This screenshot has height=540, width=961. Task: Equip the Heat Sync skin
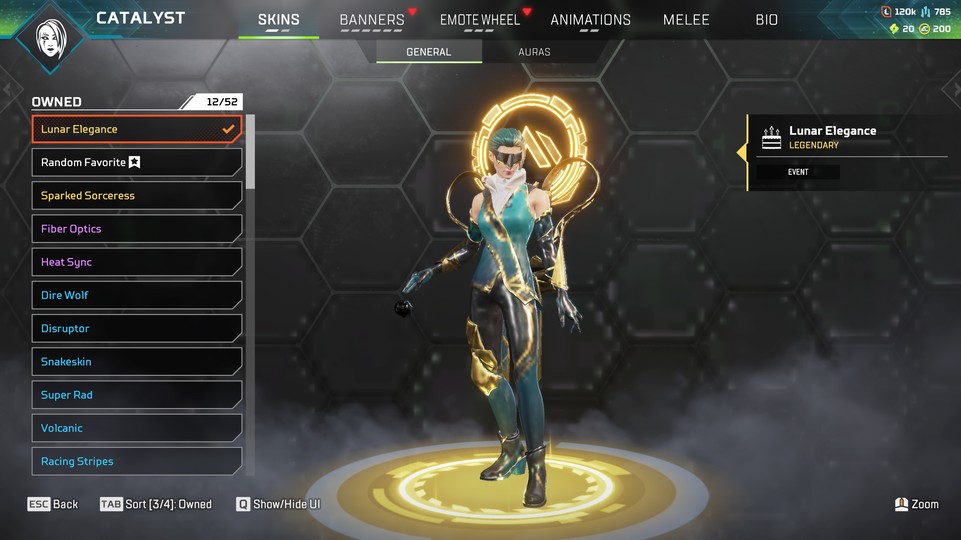click(137, 262)
